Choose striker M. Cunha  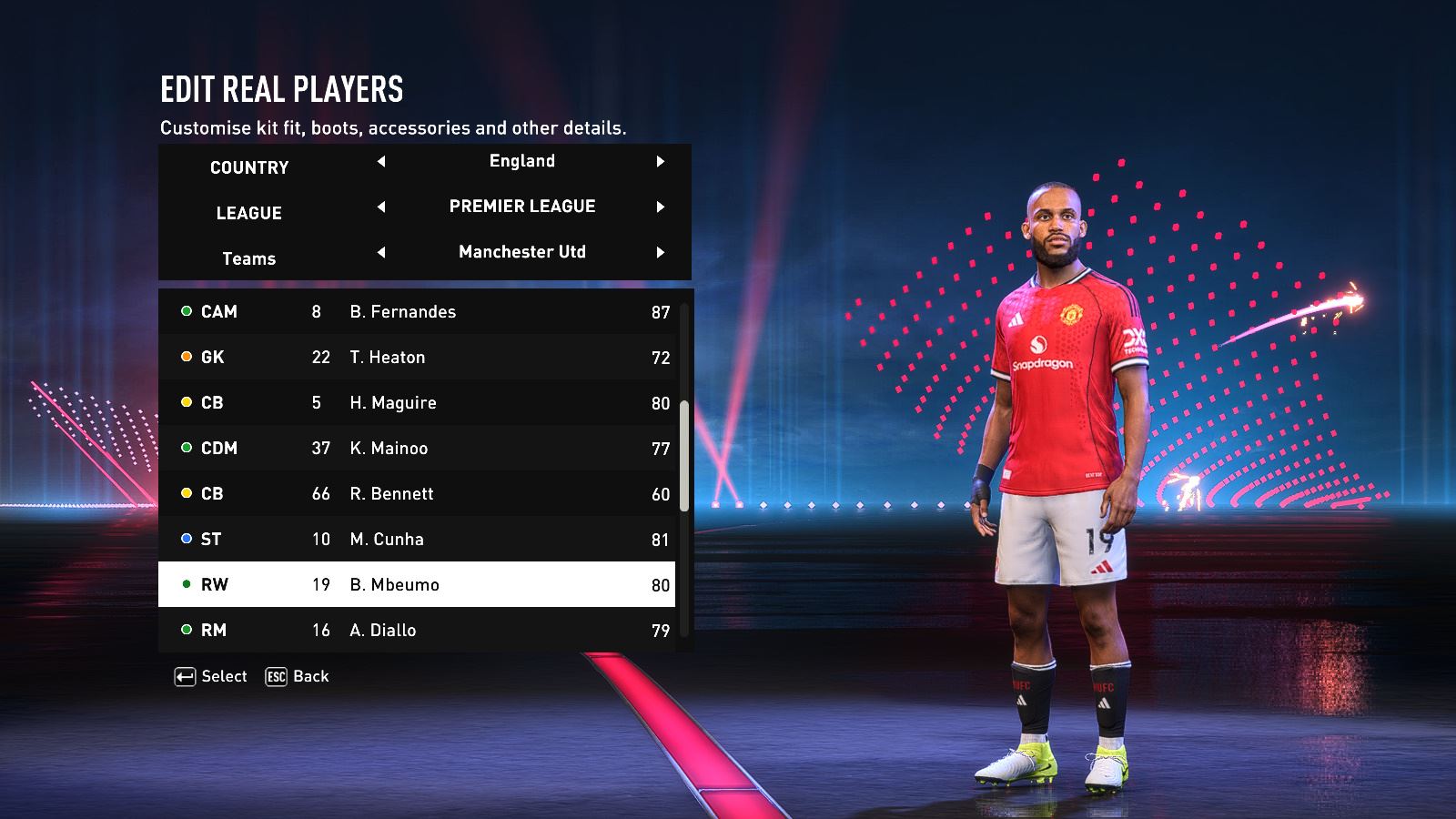(417, 539)
